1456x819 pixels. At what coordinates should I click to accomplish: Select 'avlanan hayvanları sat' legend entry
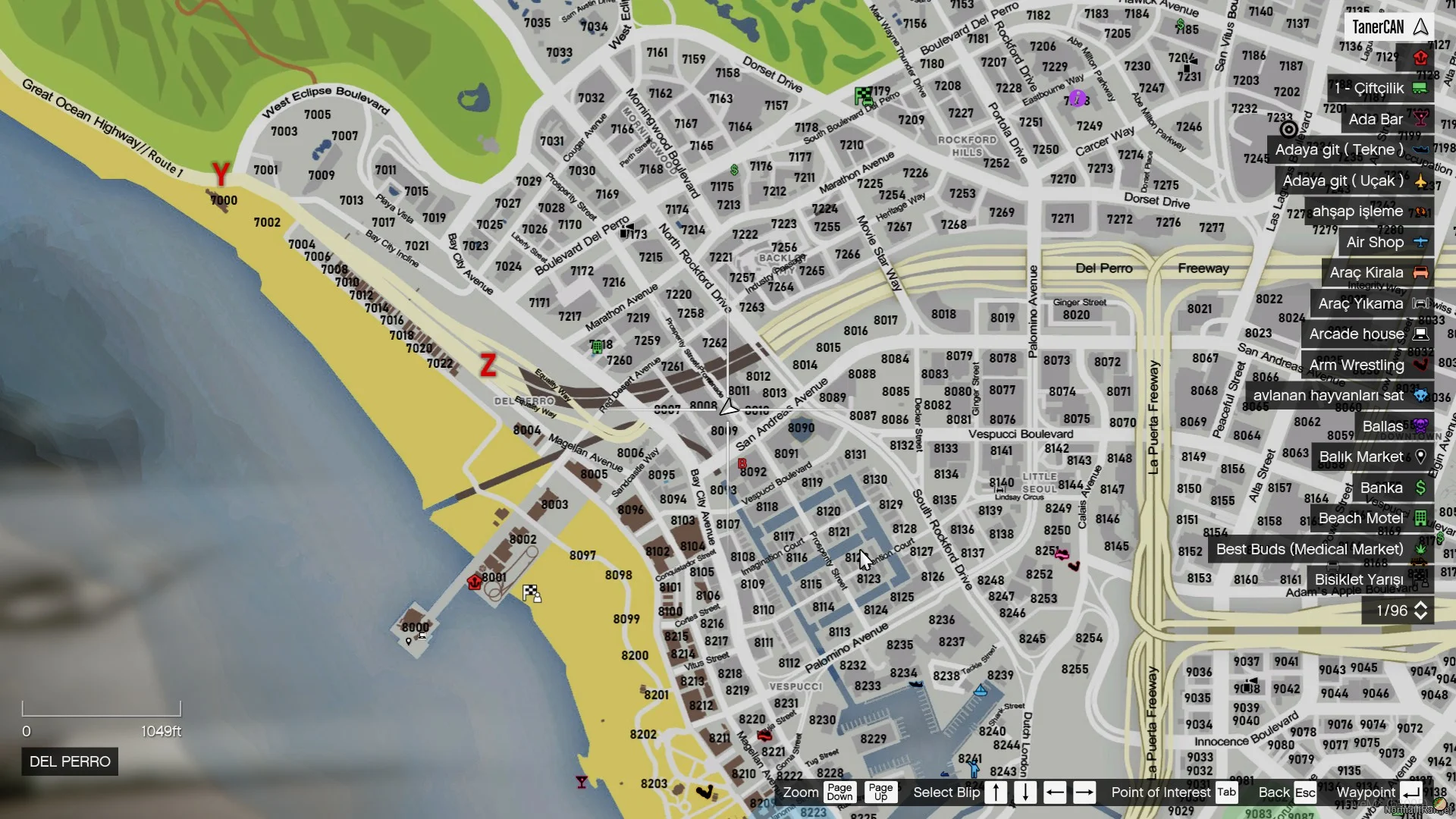pos(1338,395)
